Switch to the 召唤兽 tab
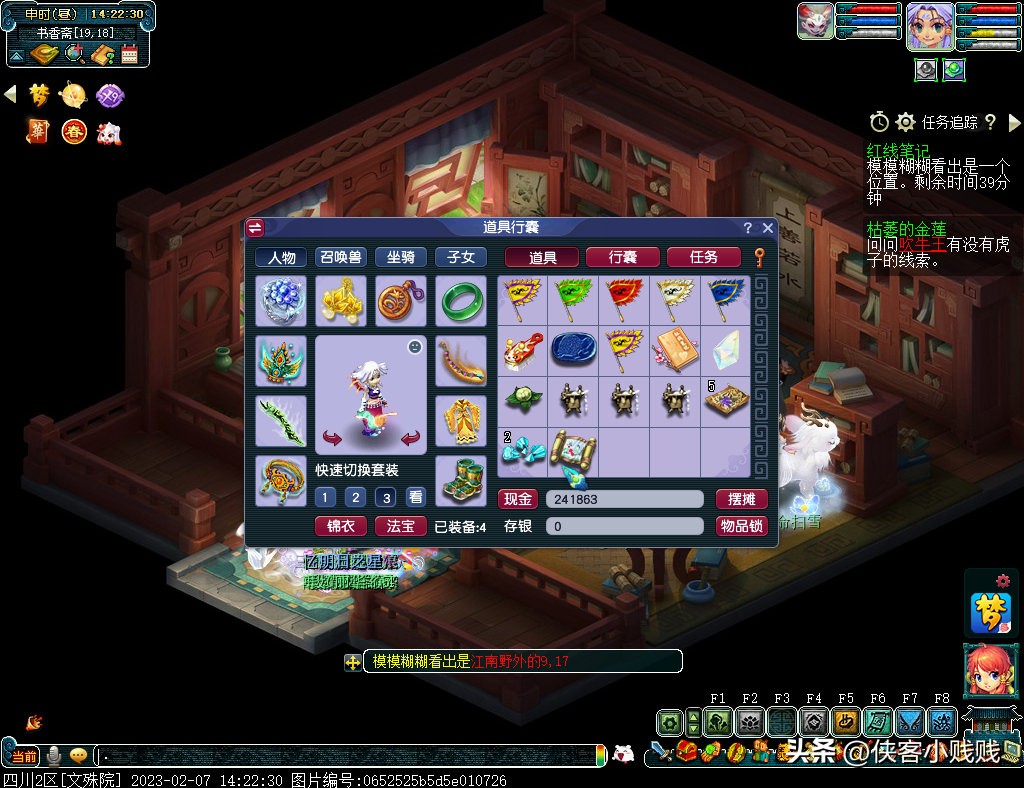The height and width of the screenshot is (788, 1024). (x=340, y=257)
